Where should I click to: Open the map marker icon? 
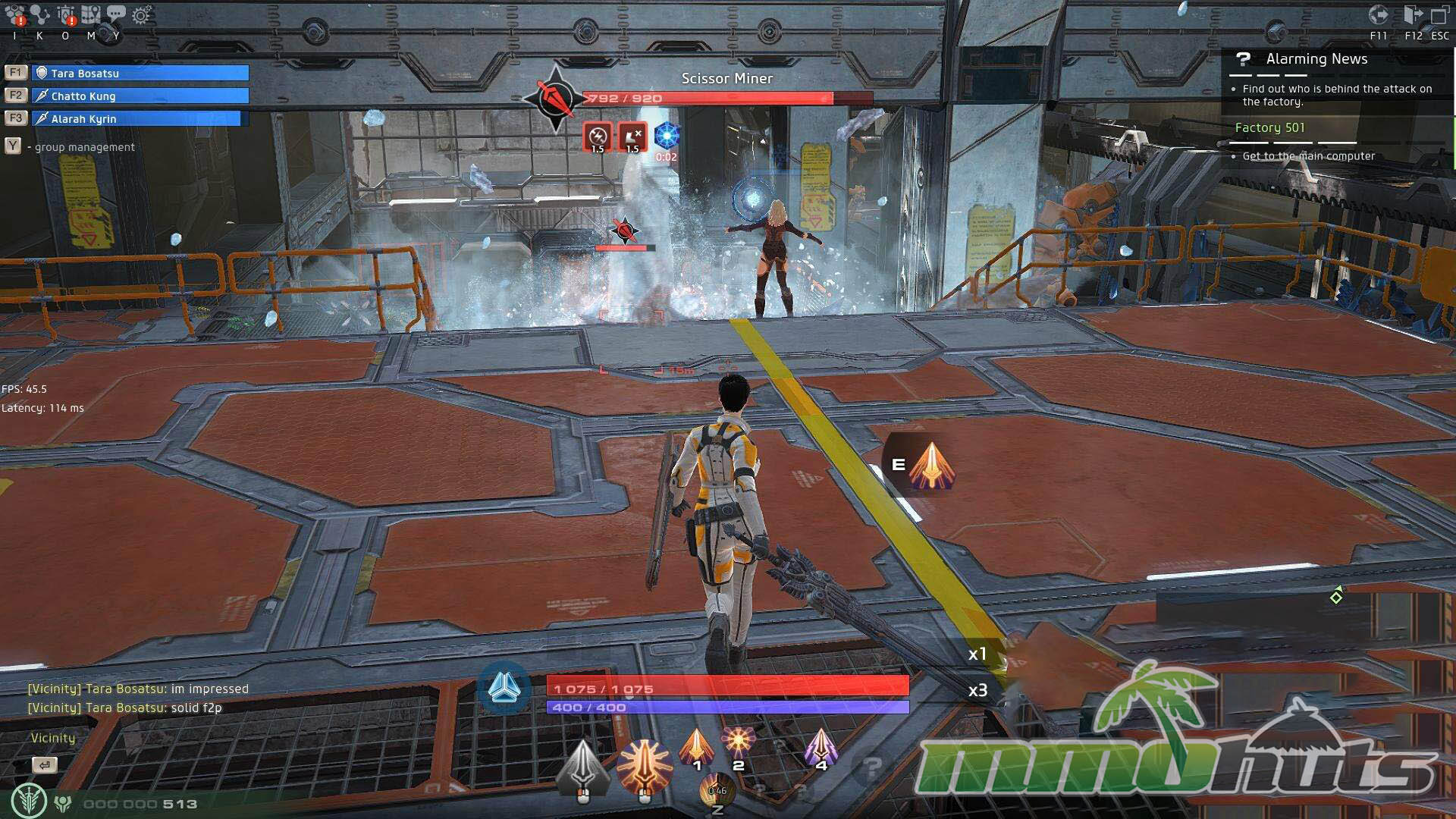(91, 15)
